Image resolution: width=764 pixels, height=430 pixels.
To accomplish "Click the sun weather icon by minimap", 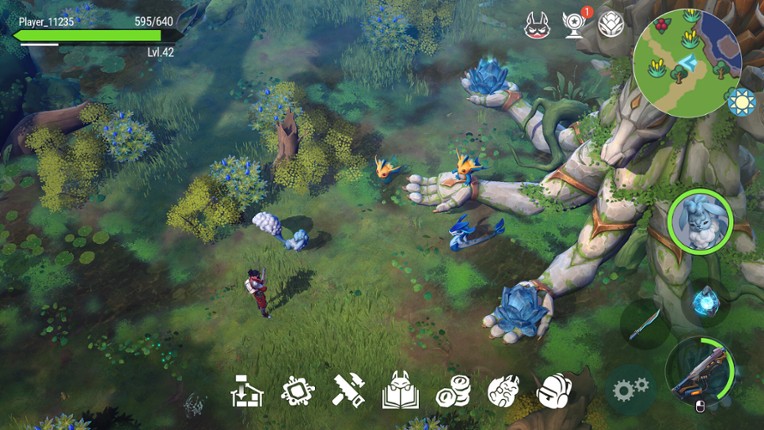I will coord(741,102).
